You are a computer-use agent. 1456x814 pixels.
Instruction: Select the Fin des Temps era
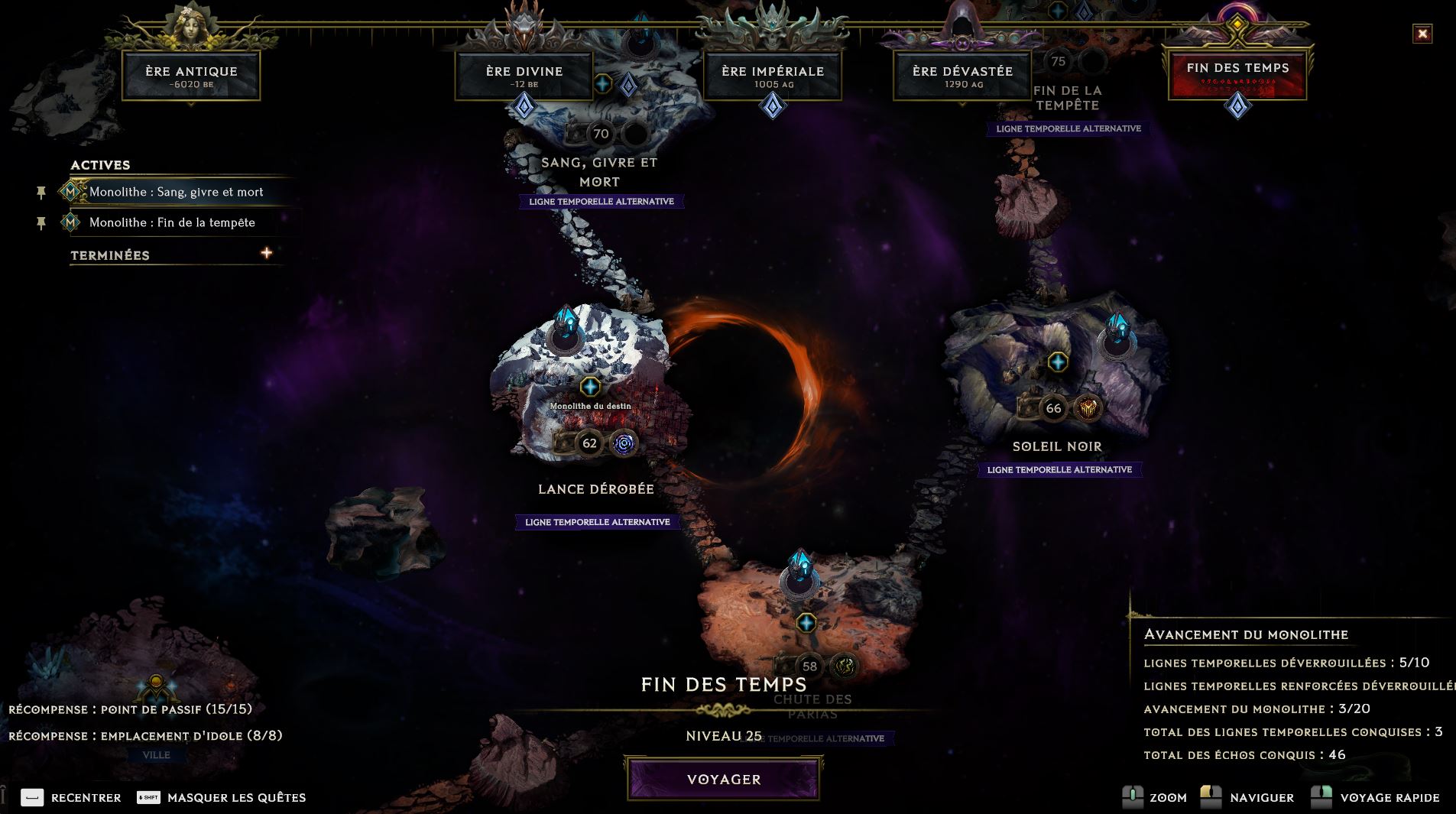pyautogui.click(x=1237, y=73)
